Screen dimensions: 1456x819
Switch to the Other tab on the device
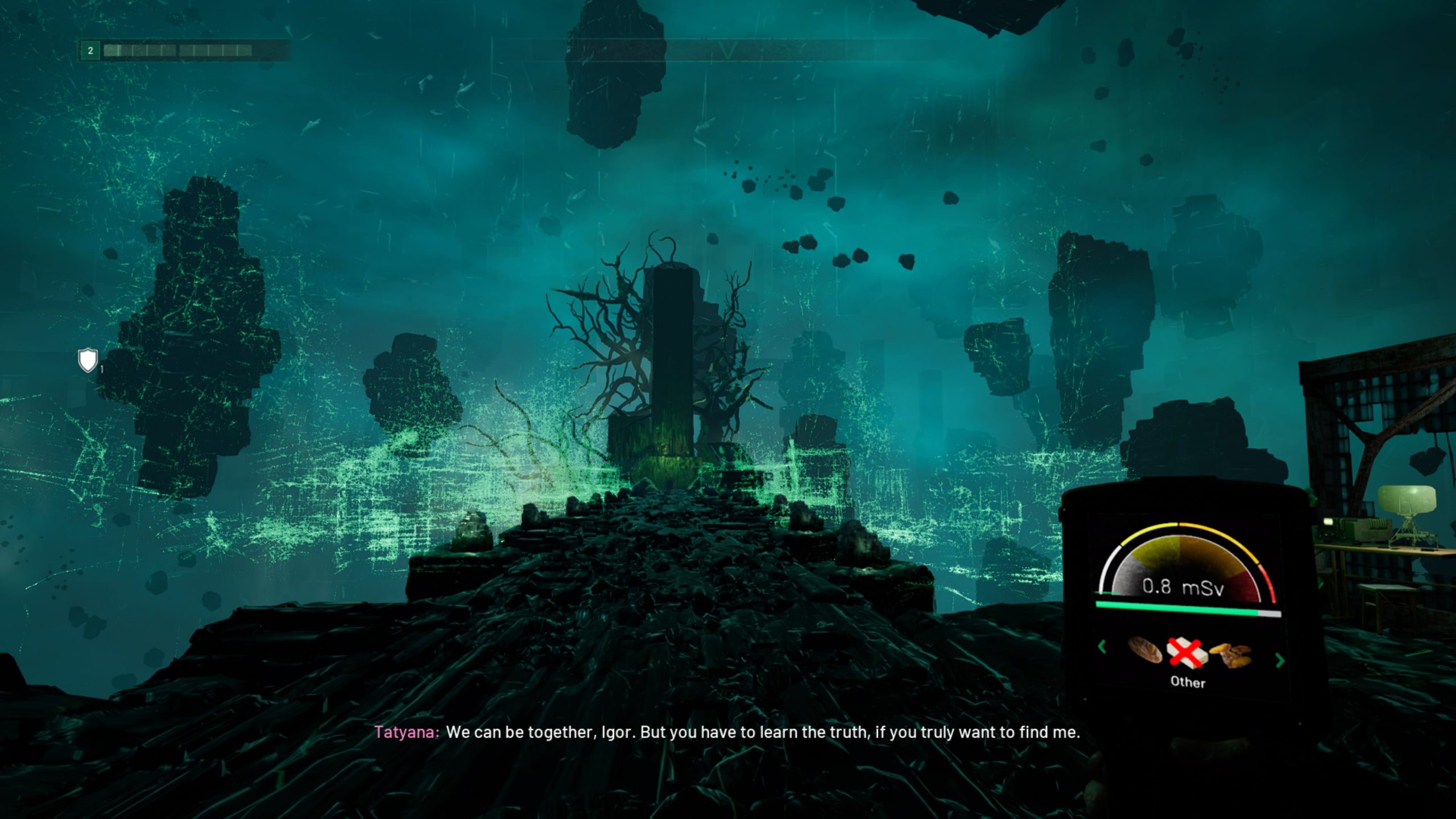coord(1188,682)
